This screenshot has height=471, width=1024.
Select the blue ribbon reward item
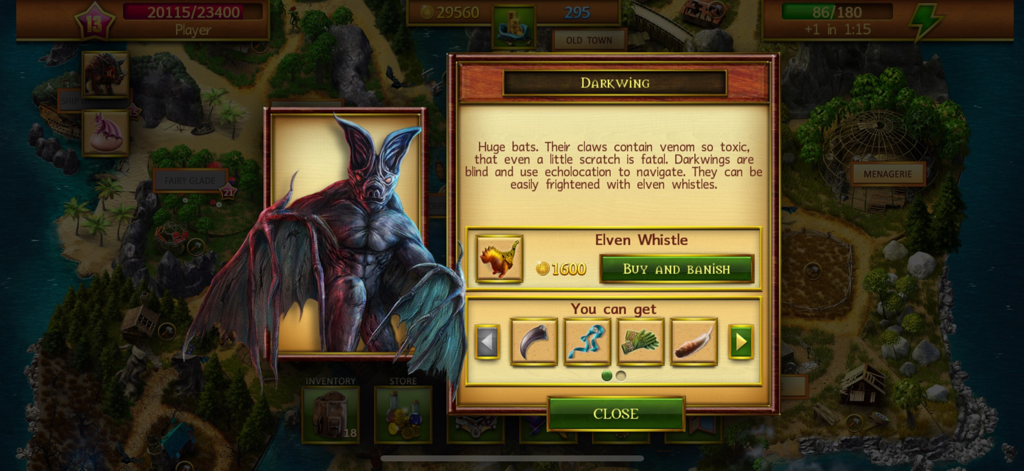click(x=587, y=342)
